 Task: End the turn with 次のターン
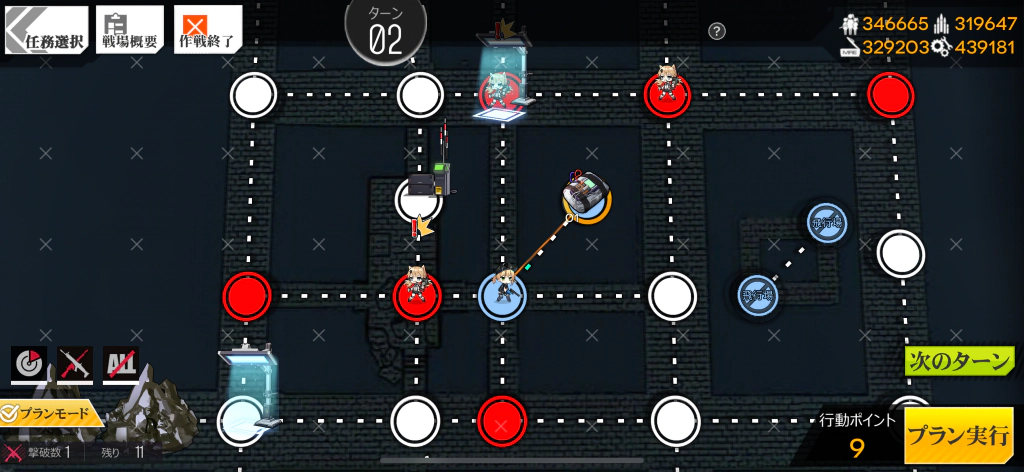[x=958, y=361]
